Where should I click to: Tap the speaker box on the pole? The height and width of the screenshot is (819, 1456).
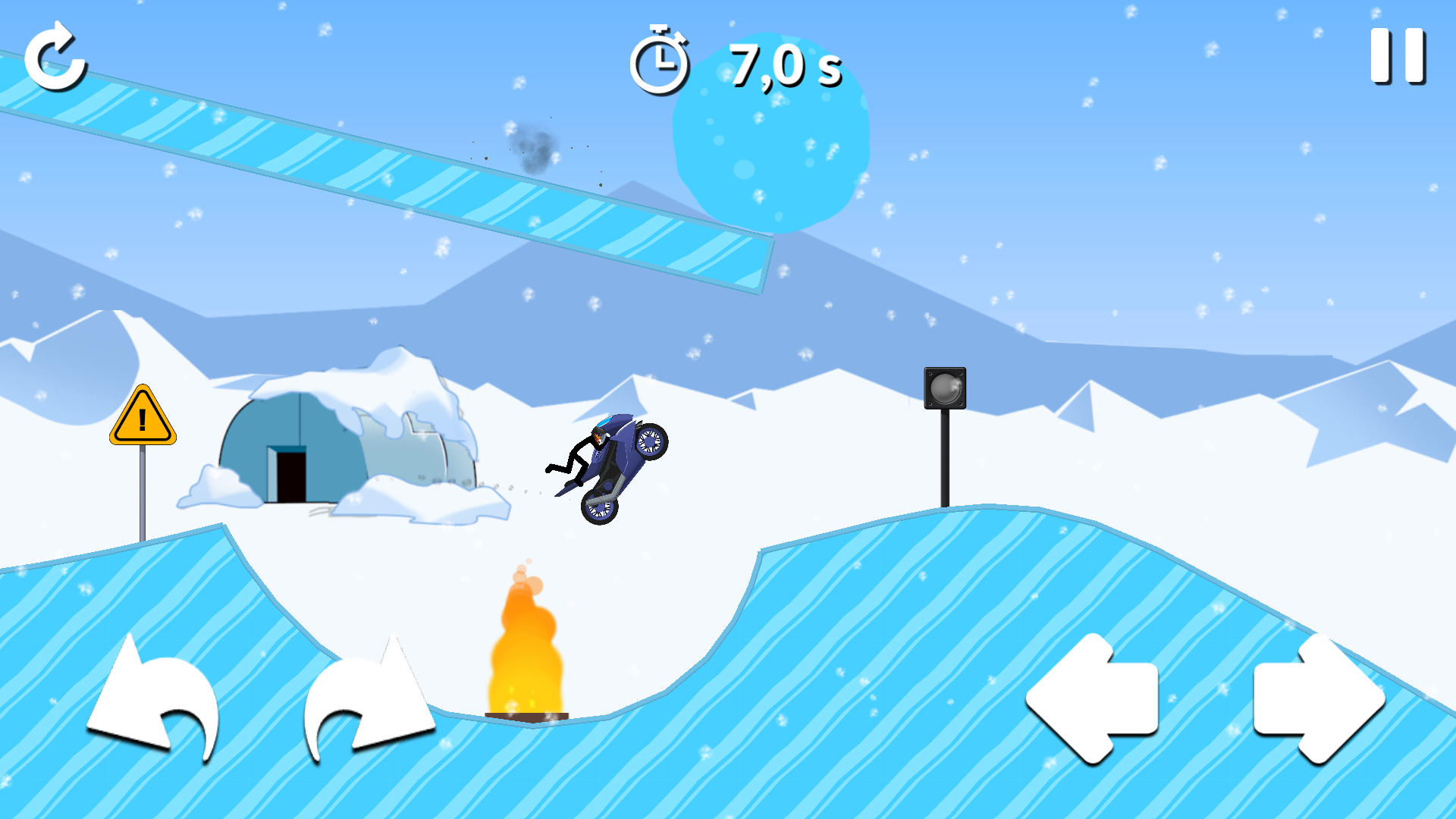(x=945, y=388)
